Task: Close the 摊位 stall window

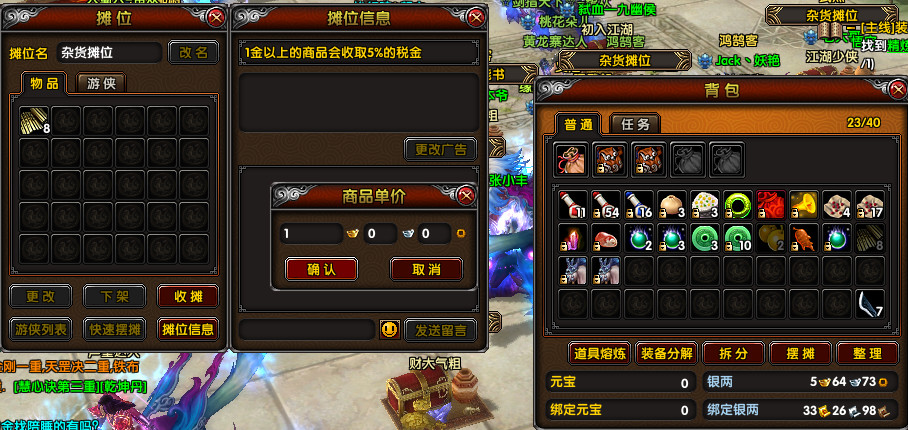Action: tap(215, 17)
